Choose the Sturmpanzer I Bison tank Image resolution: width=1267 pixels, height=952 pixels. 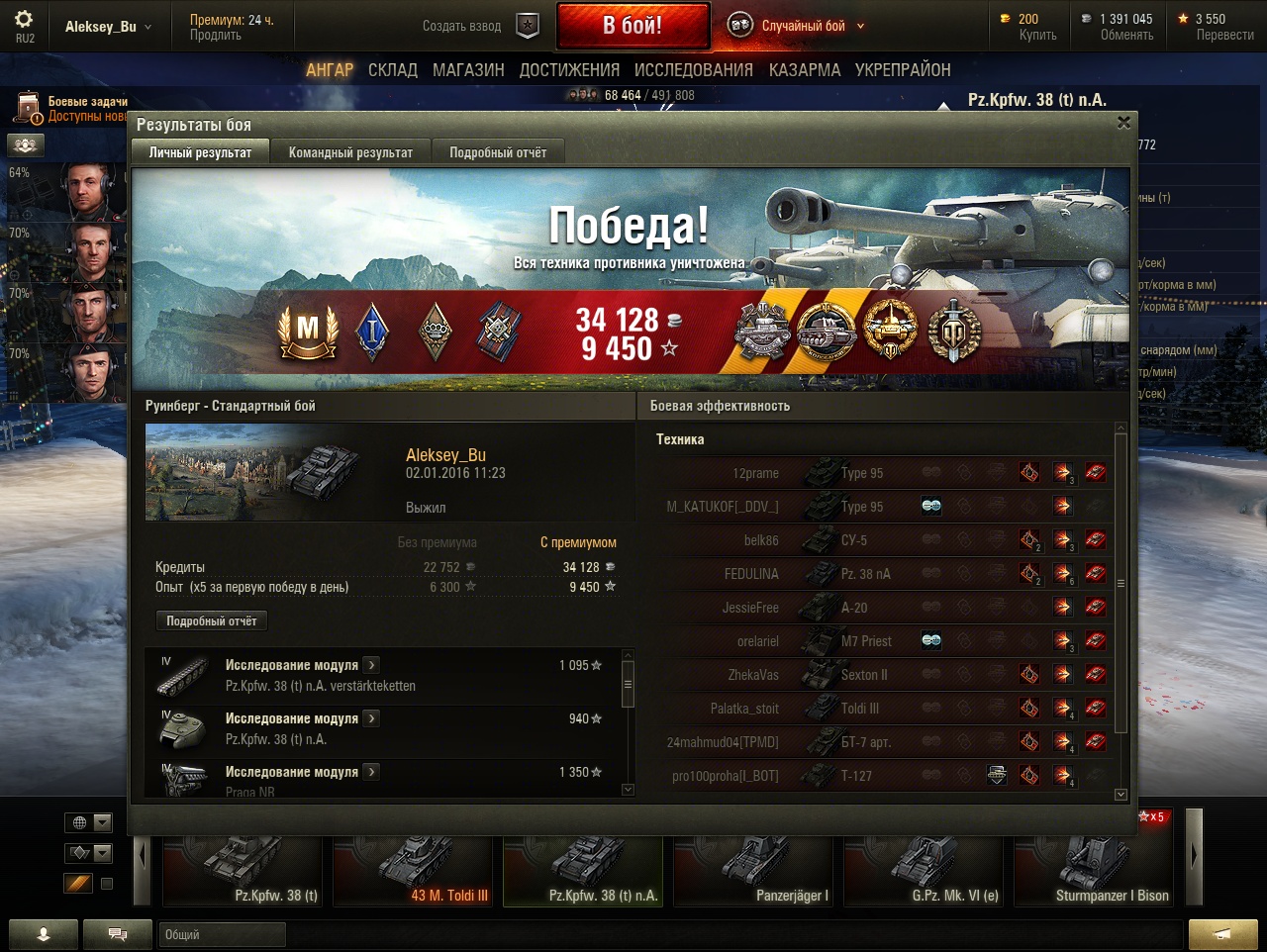coord(1094,871)
